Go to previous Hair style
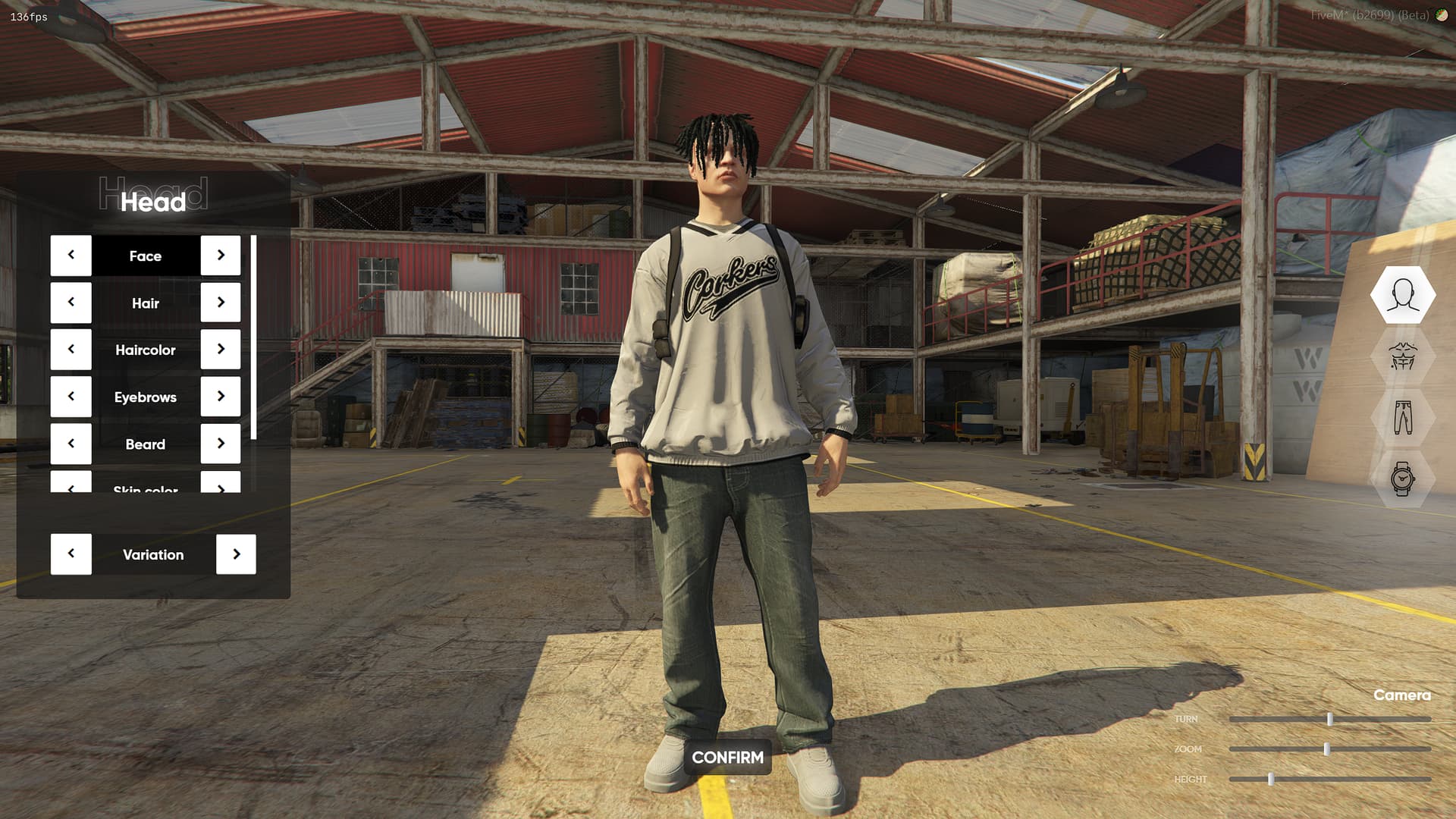 [71, 303]
